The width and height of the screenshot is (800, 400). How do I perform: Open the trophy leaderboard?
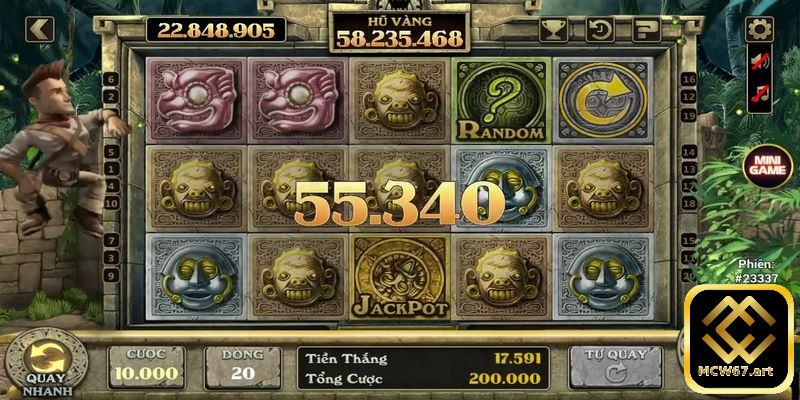pyautogui.click(x=552, y=29)
